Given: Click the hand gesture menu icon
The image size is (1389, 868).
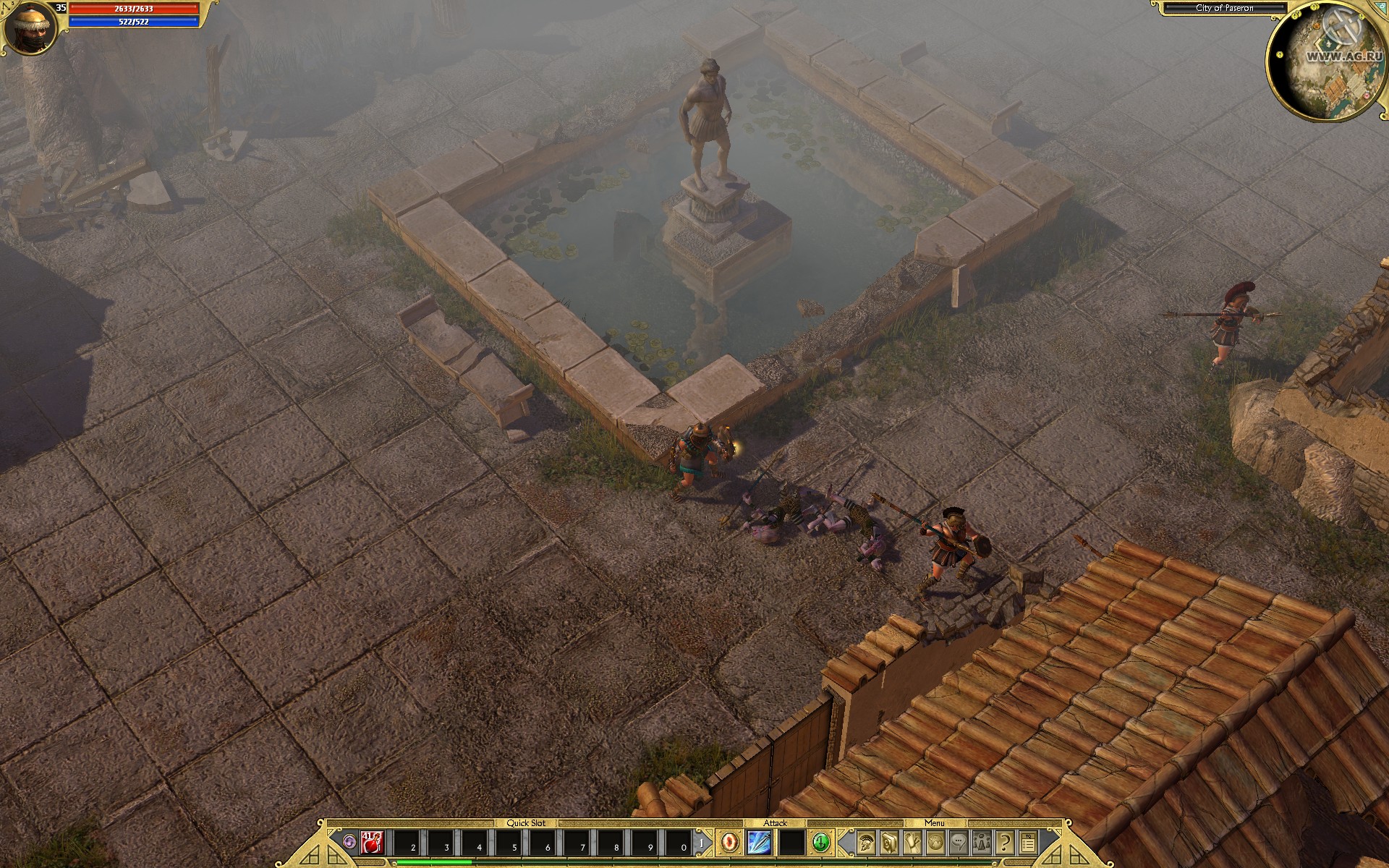Looking at the screenshot, I should pyautogui.click(x=912, y=843).
